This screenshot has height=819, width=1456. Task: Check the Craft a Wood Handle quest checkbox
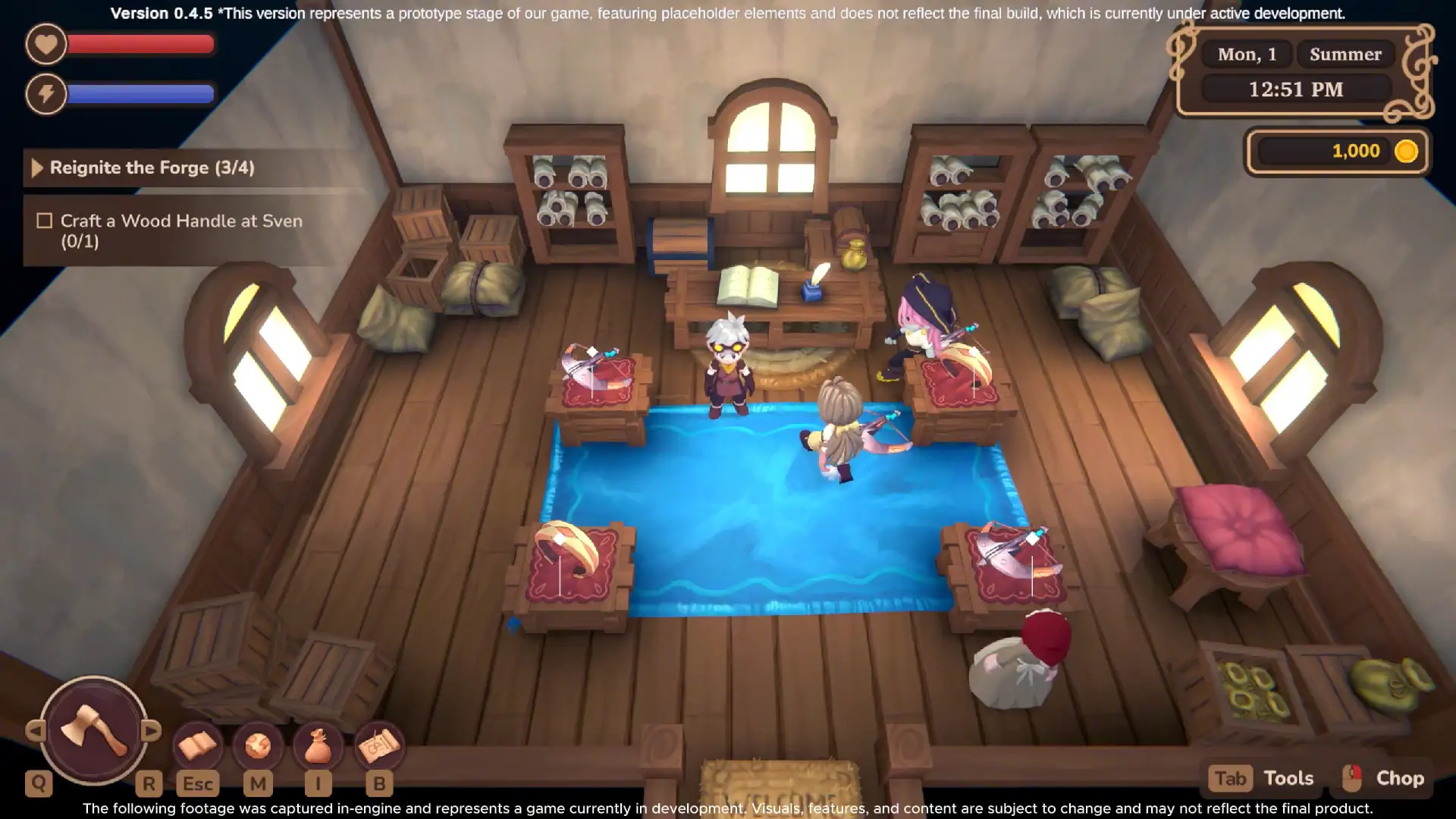click(45, 221)
